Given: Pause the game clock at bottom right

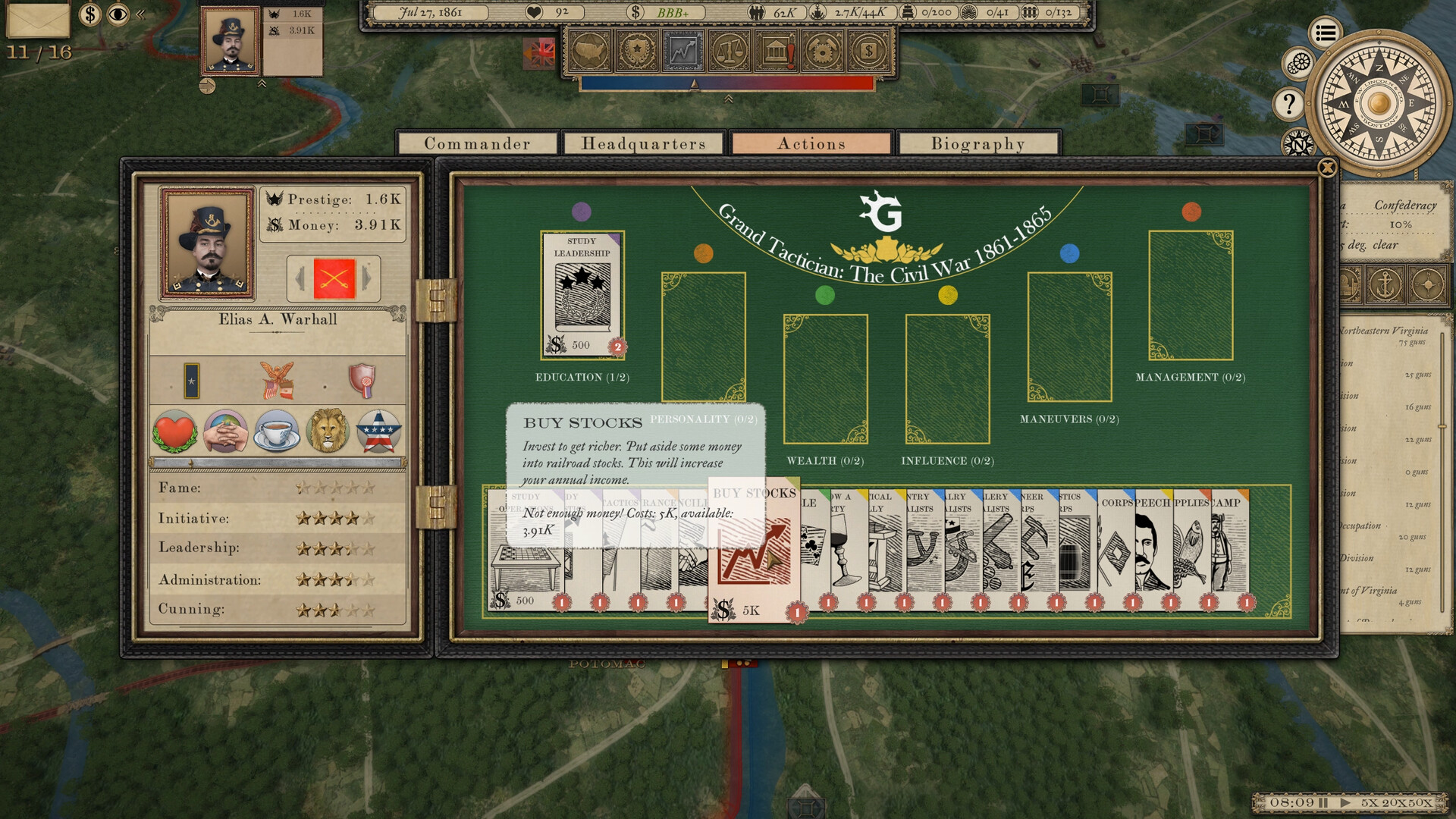Looking at the screenshot, I should [1323, 802].
